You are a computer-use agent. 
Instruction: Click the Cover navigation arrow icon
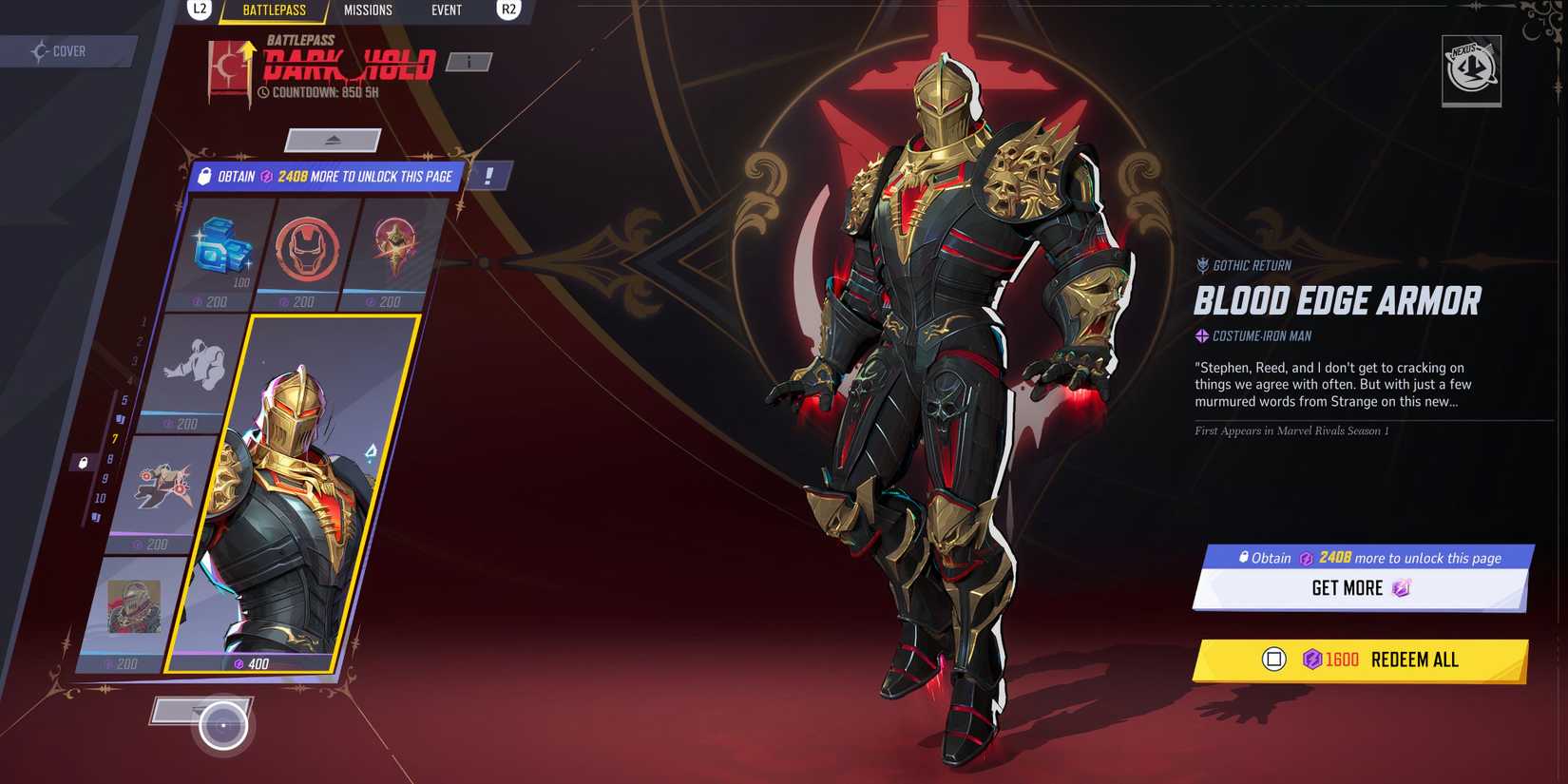pos(40,51)
